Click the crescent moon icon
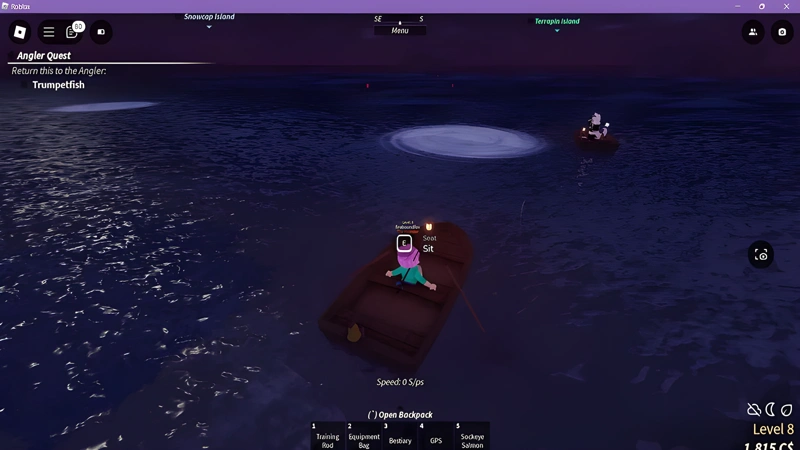800x450 pixels. click(770, 410)
